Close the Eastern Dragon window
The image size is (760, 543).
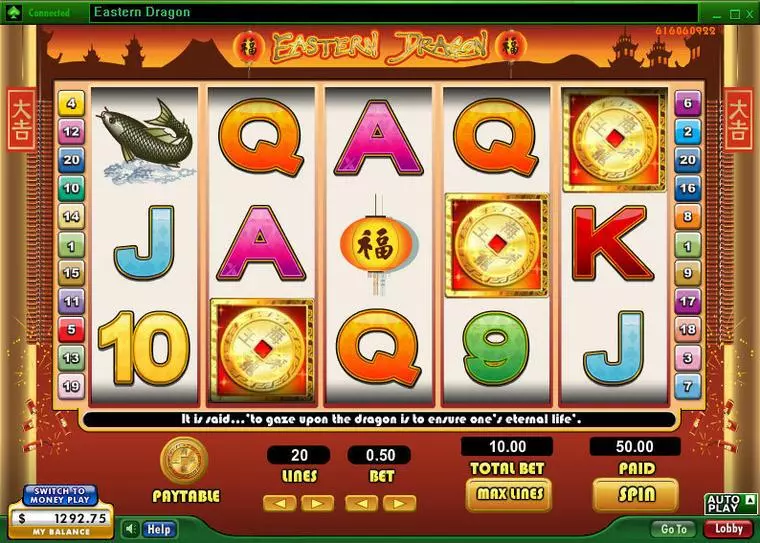748,13
